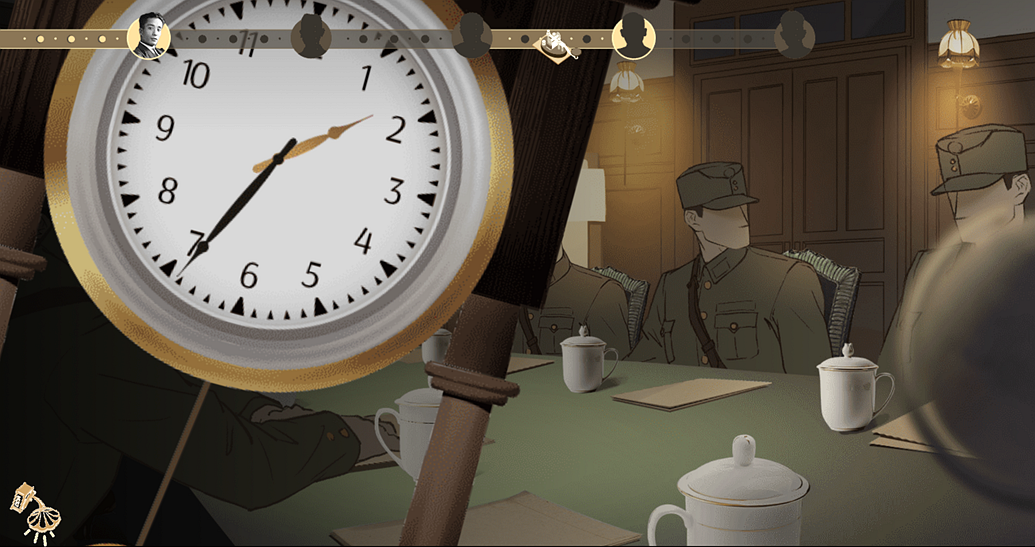Click the diamond marker on the timeline

point(553,42)
